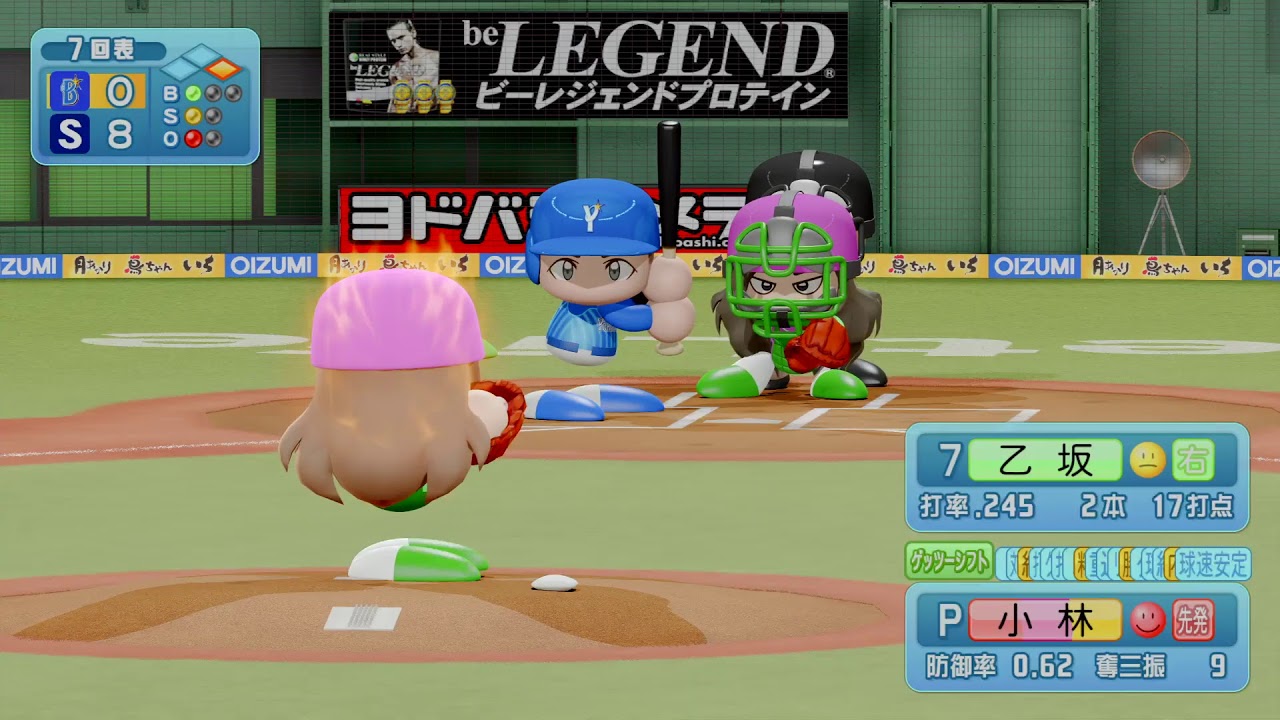1280x720 pixels.
Task: Select pitcher 小林's name plate
Action: tap(1045, 621)
